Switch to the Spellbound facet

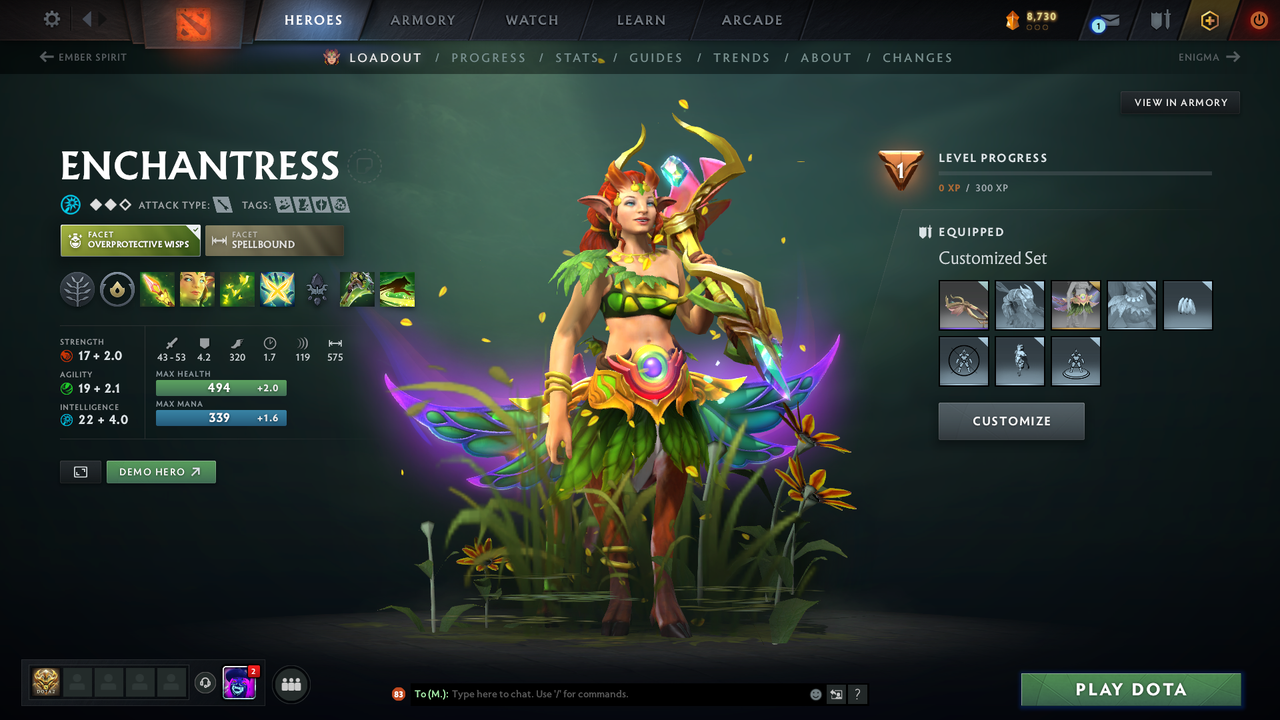(x=274, y=240)
